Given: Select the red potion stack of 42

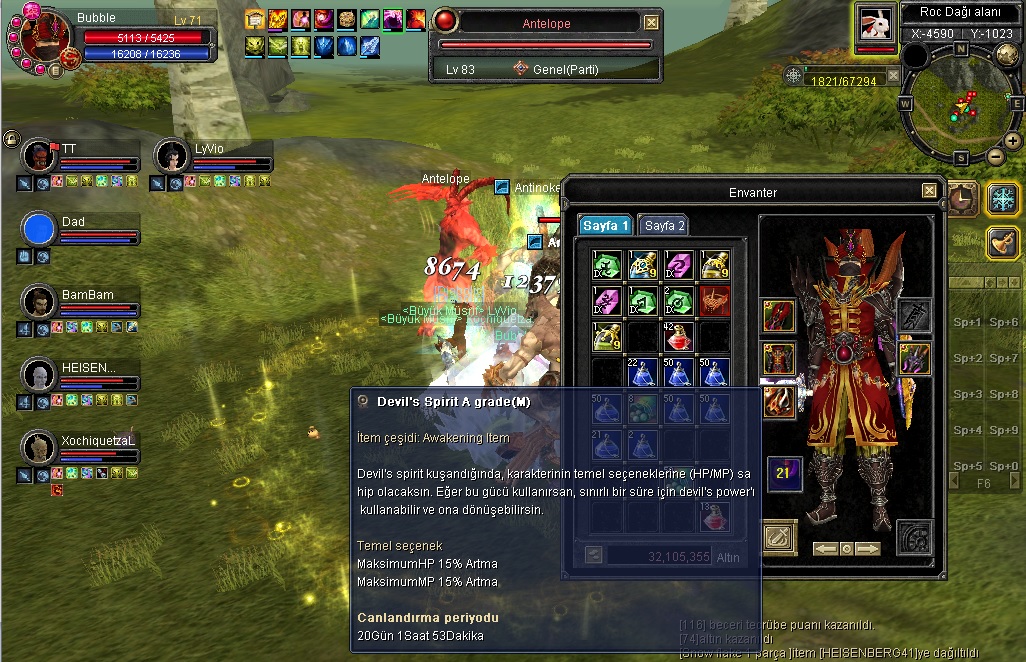Looking at the screenshot, I should coord(679,337).
